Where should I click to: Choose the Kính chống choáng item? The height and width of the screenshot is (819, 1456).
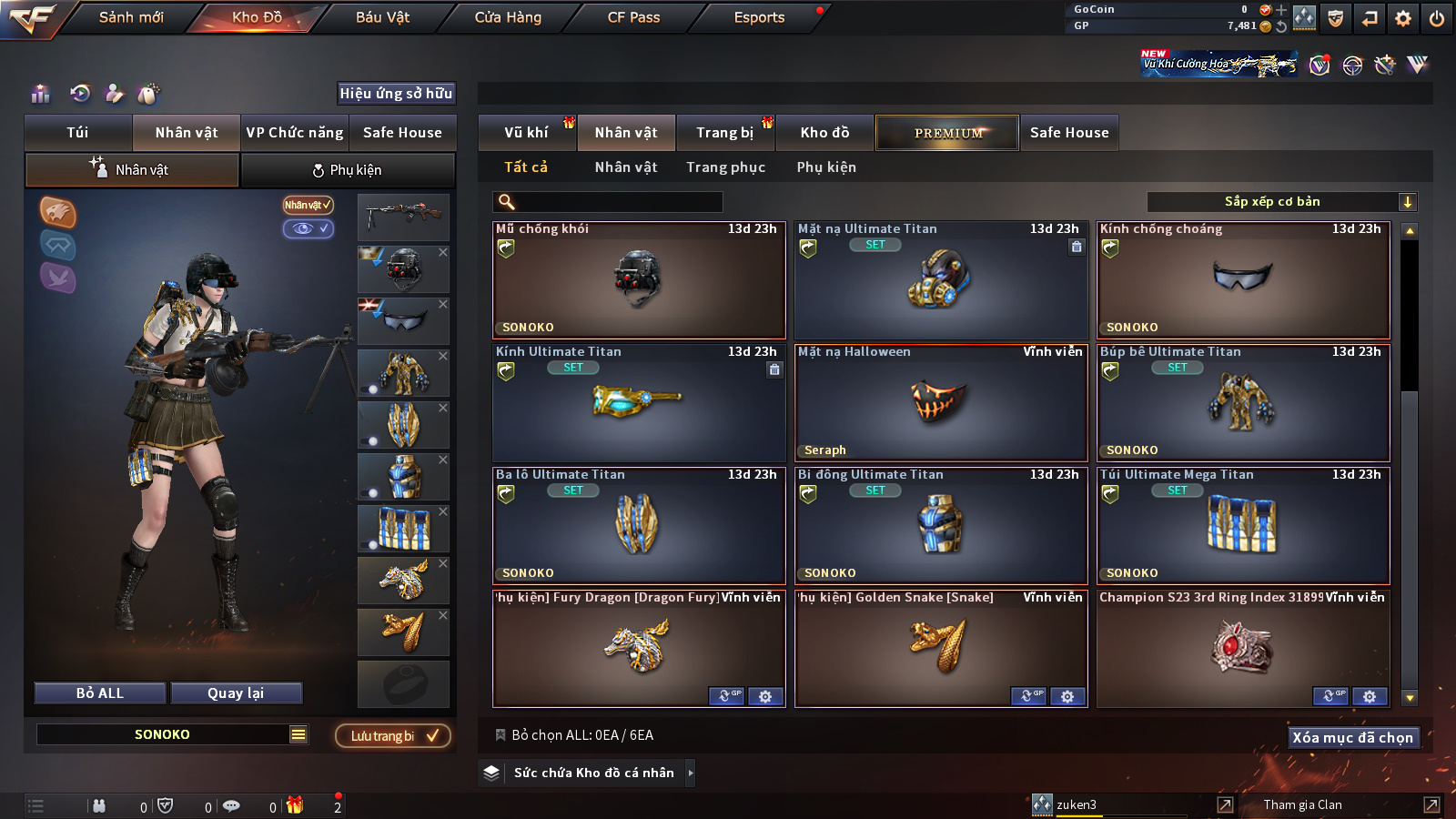[1243, 279]
